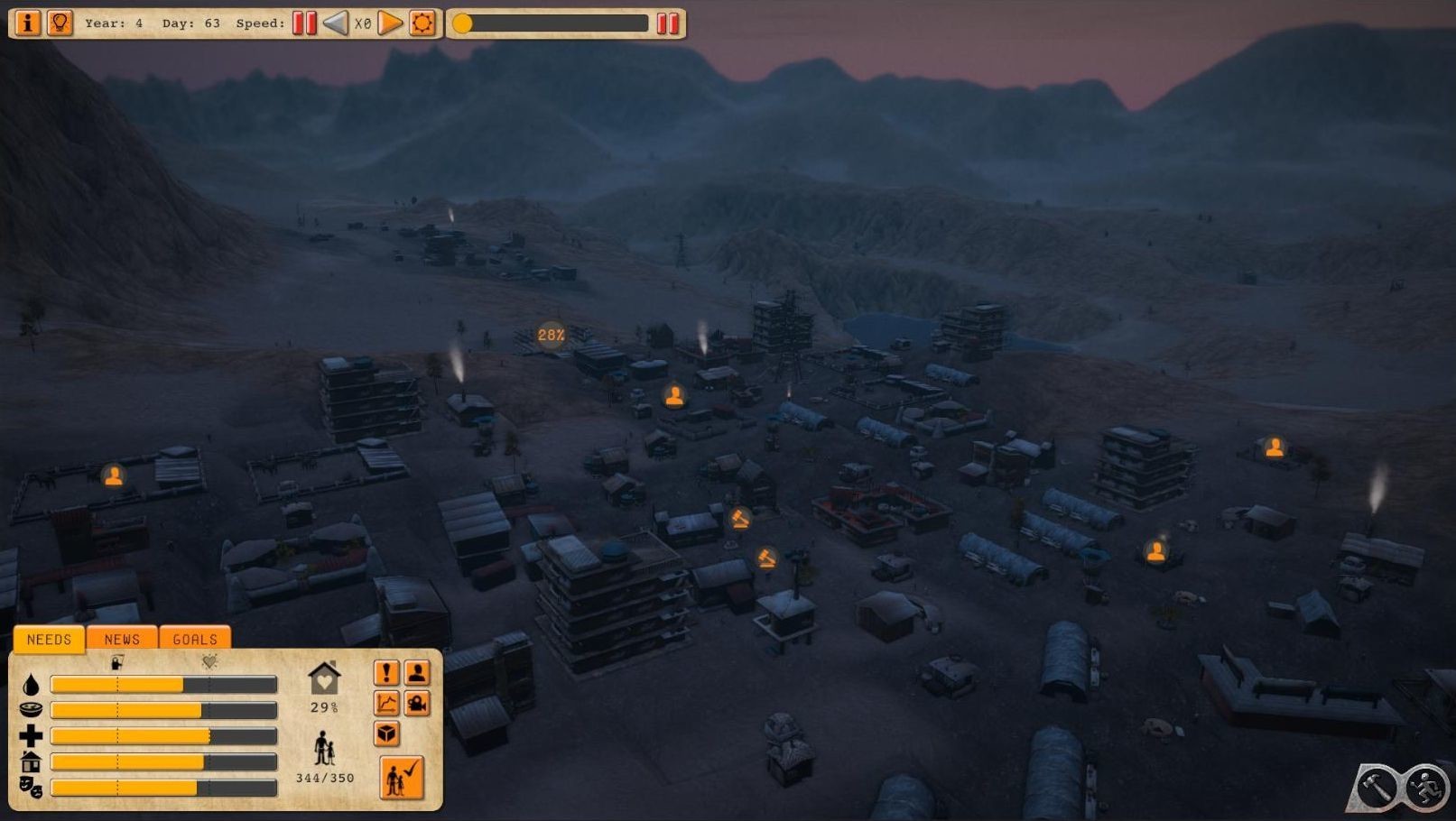The width and height of the screenshot is (1456, 821).
Task: Click the red pause button right of the progress bar
Action: click(668, 23)
